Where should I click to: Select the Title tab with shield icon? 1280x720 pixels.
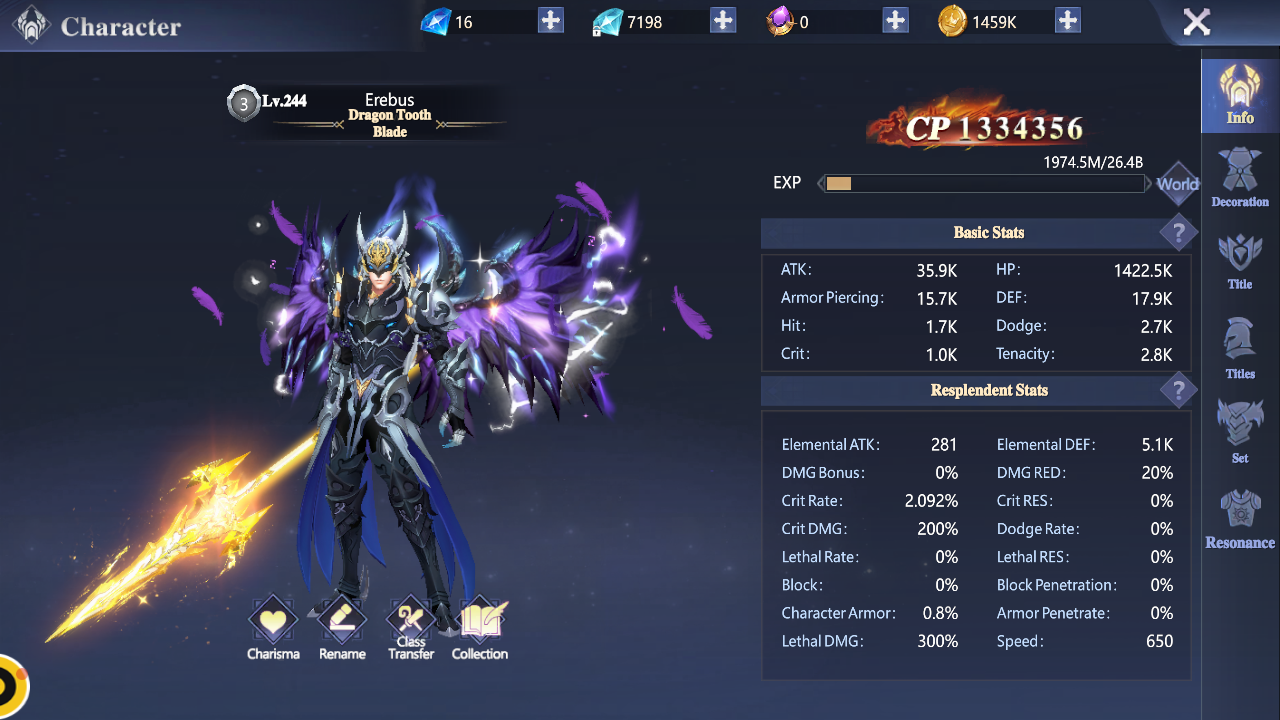coord(1240,262)
